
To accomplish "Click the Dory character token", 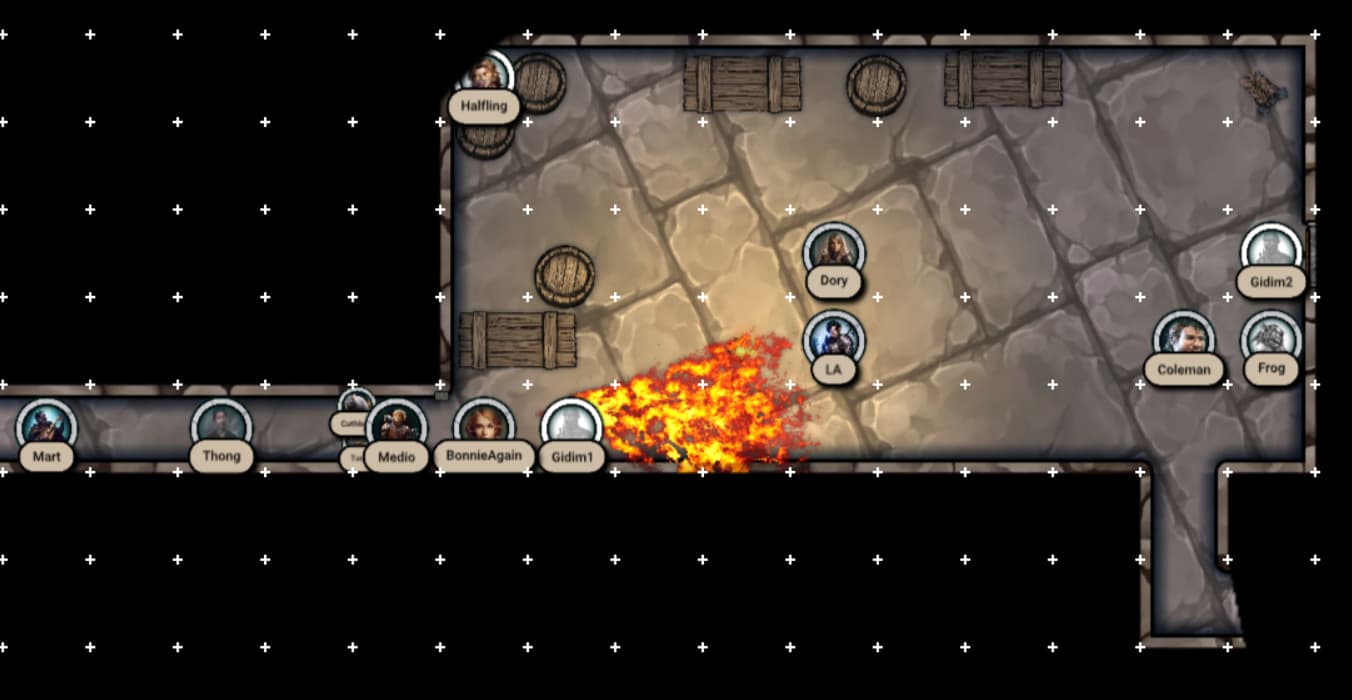I will coord(833,251).
